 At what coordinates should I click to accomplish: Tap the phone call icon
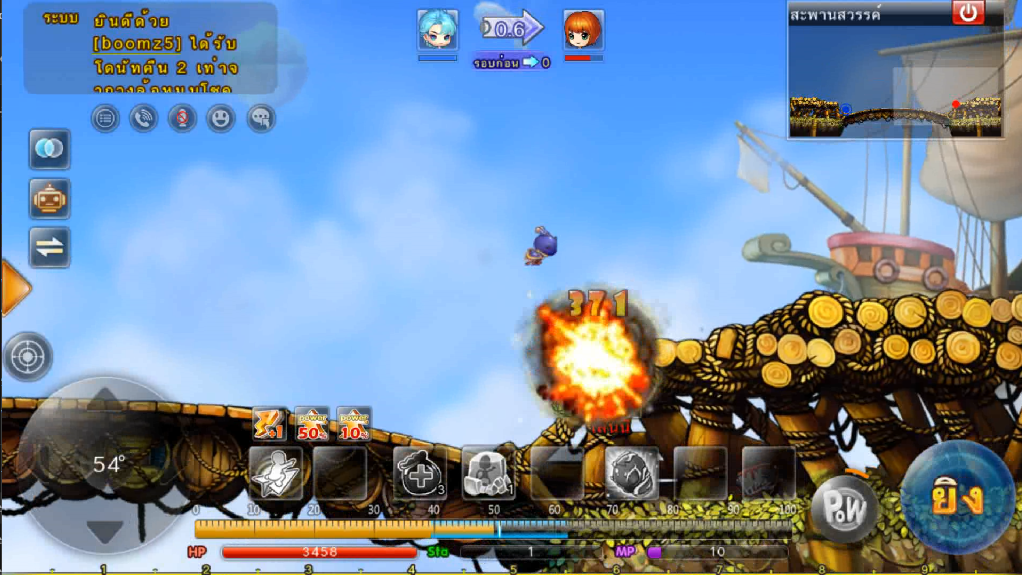point(144,118)
